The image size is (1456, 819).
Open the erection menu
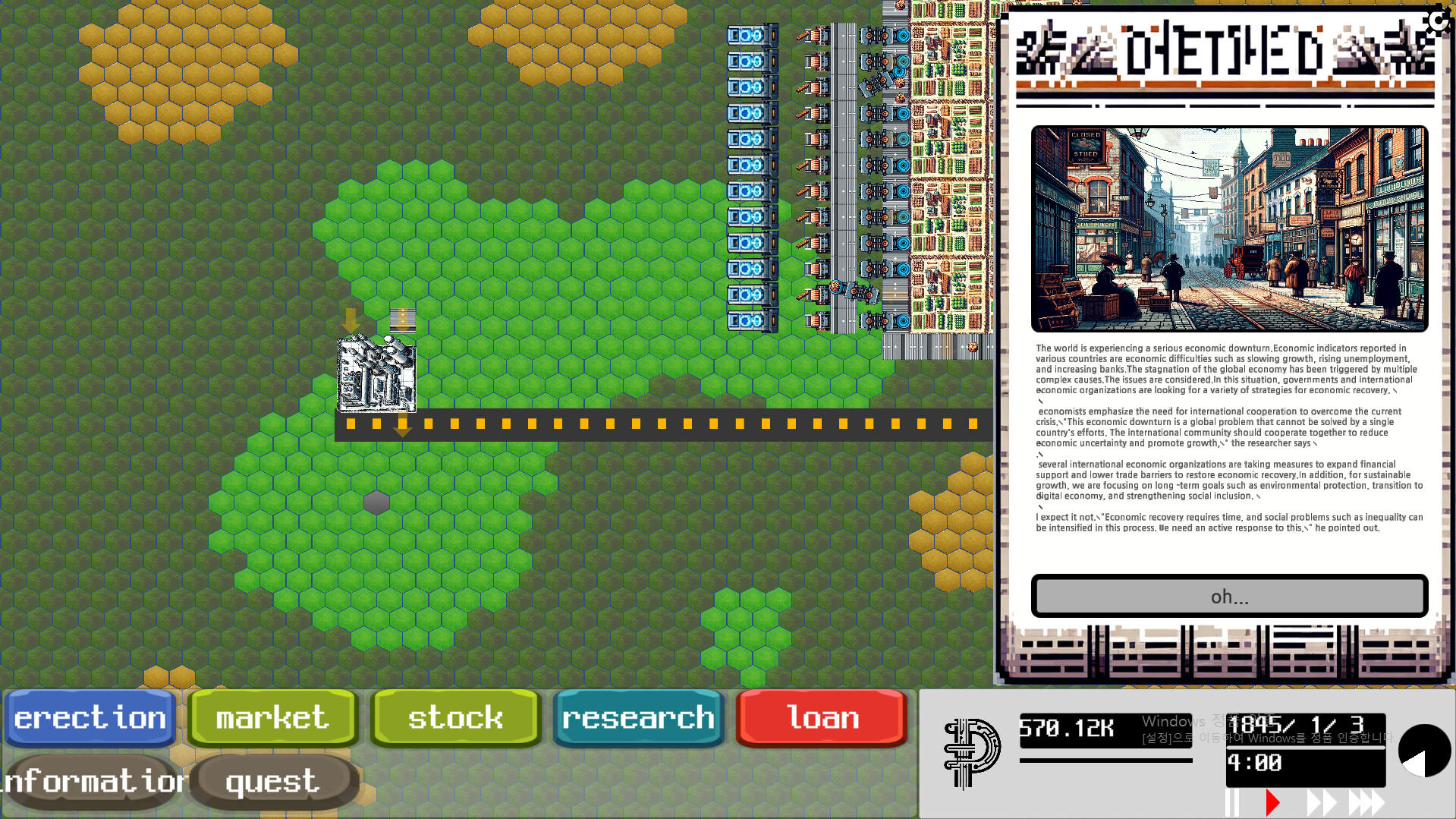coord(90,717)
